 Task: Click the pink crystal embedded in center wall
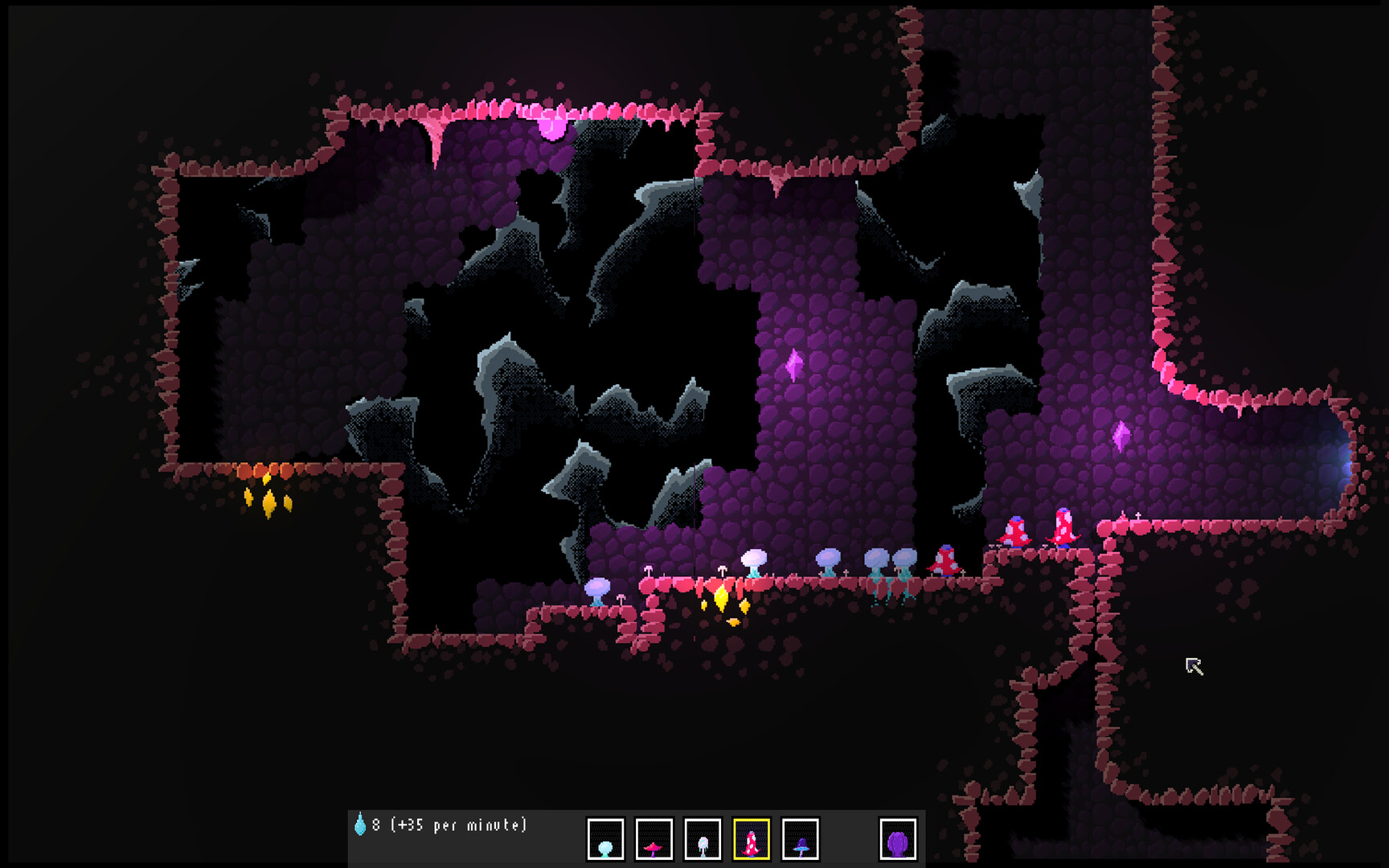coord(796,366)
